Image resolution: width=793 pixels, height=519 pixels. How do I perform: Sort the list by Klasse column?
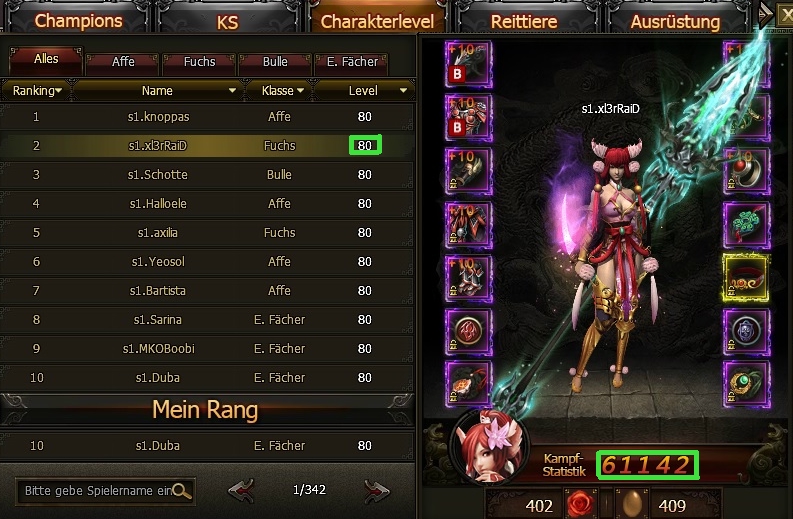coord(278,91)
